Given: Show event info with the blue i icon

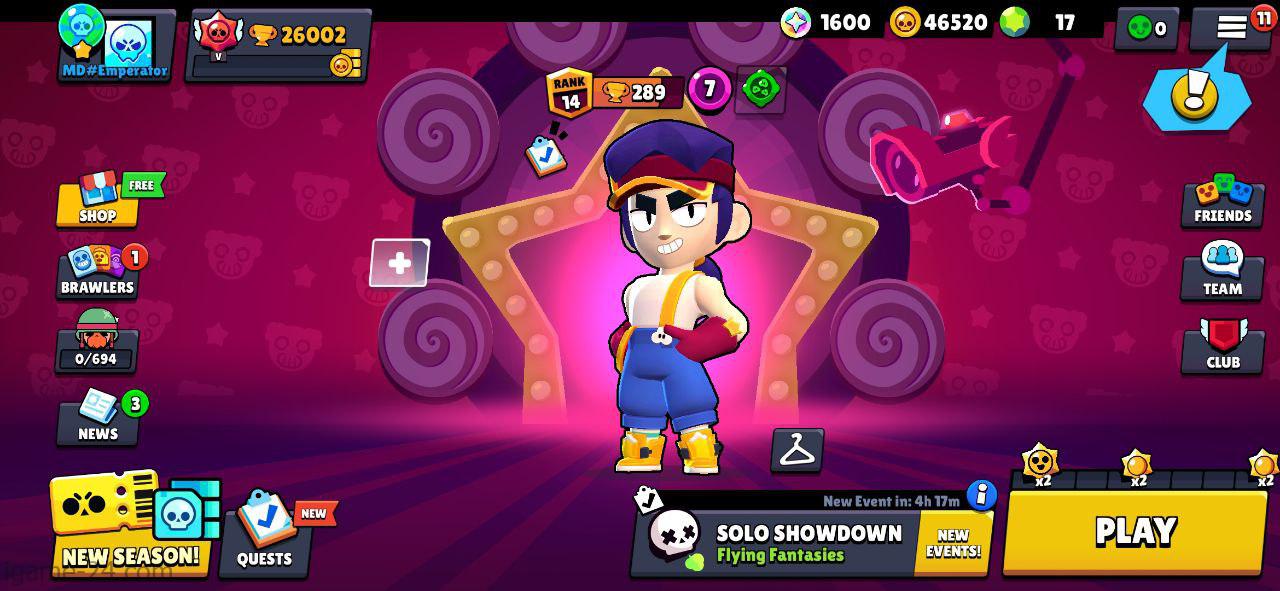Looking at the screenshot, I should coord(982,495).
